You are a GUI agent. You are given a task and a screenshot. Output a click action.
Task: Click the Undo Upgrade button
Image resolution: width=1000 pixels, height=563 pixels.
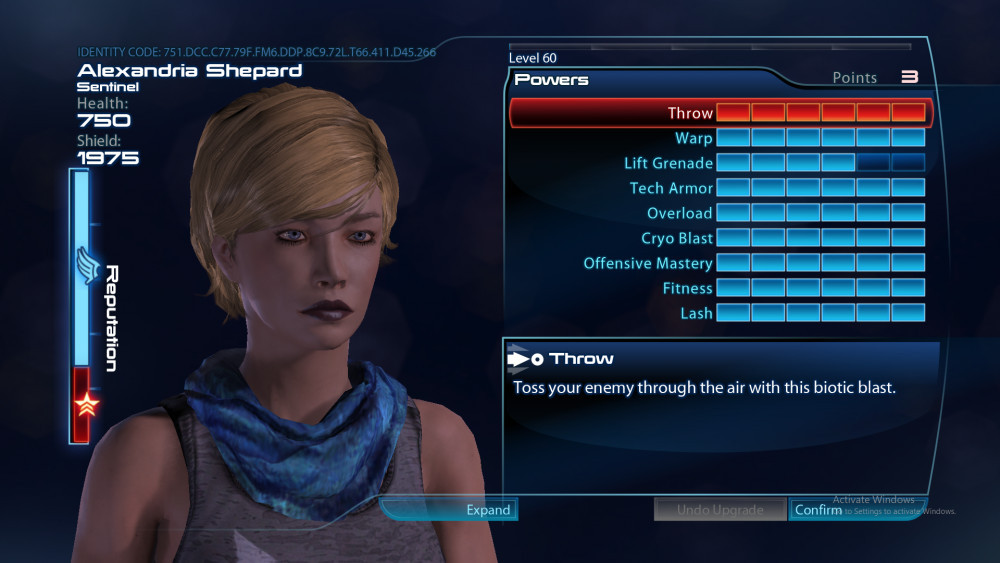pyautogui.click(x=719, y=510)
